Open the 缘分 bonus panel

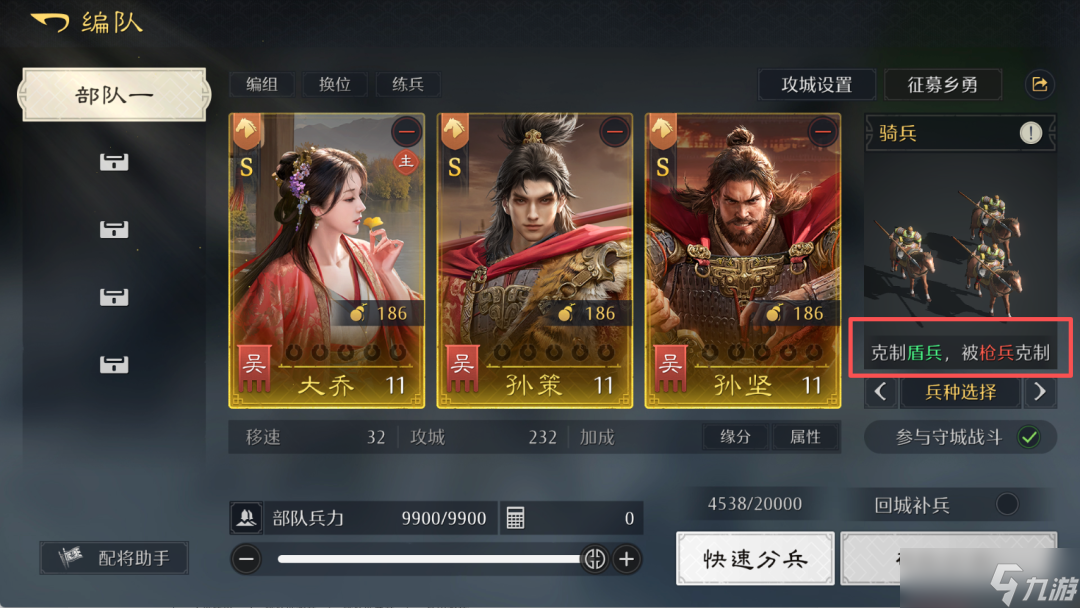click(734, 437)
